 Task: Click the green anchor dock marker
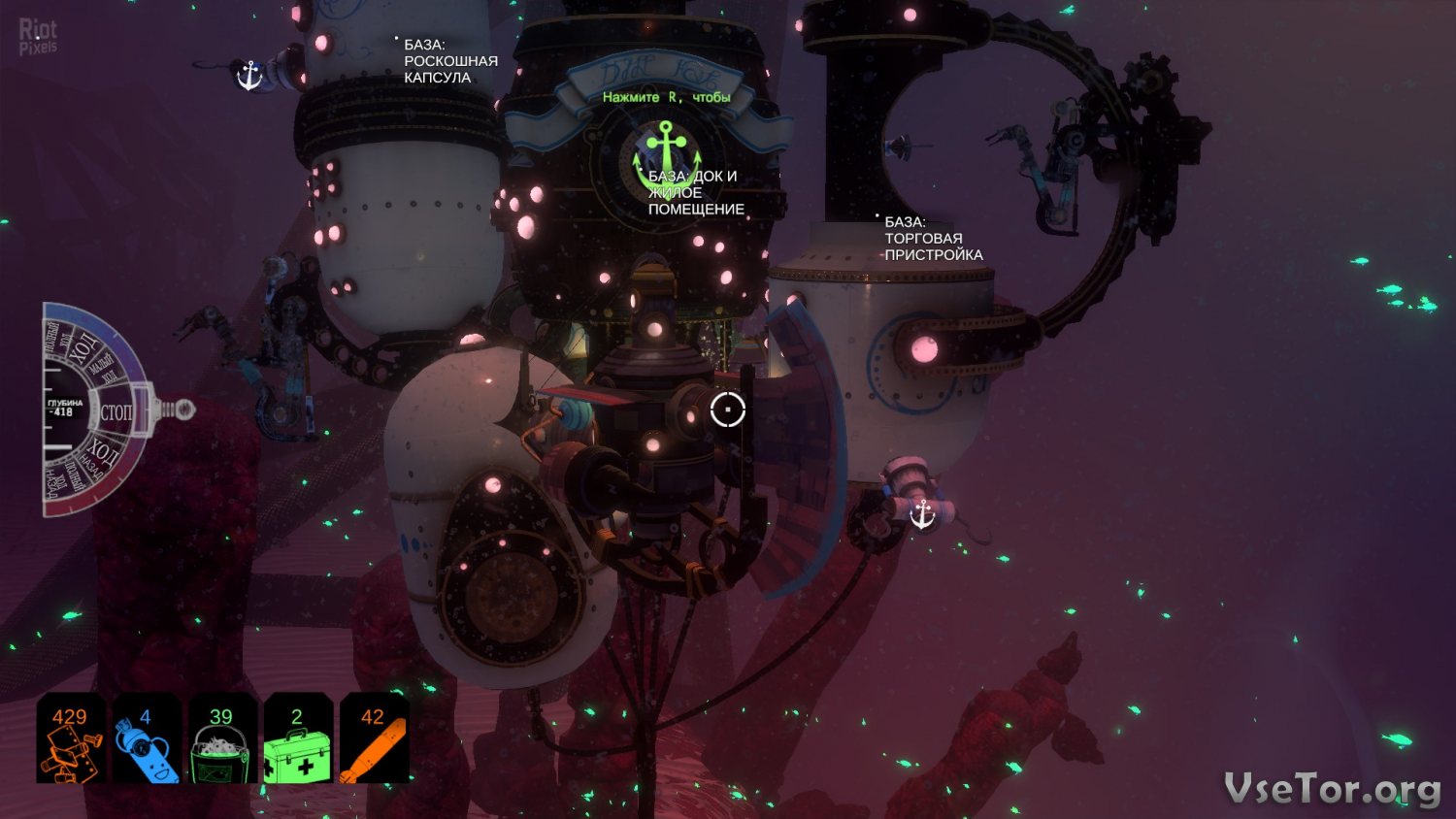pos(667,148)
